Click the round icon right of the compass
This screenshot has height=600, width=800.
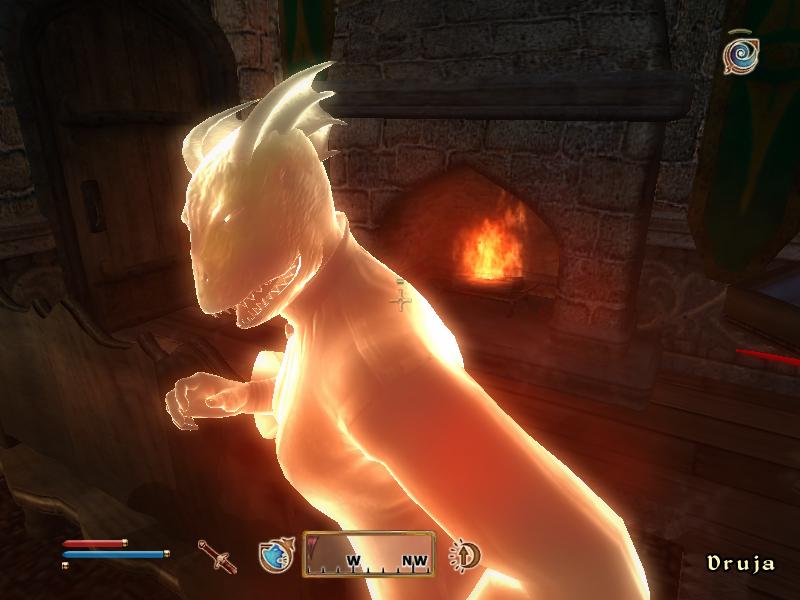(x=464, y=555)
